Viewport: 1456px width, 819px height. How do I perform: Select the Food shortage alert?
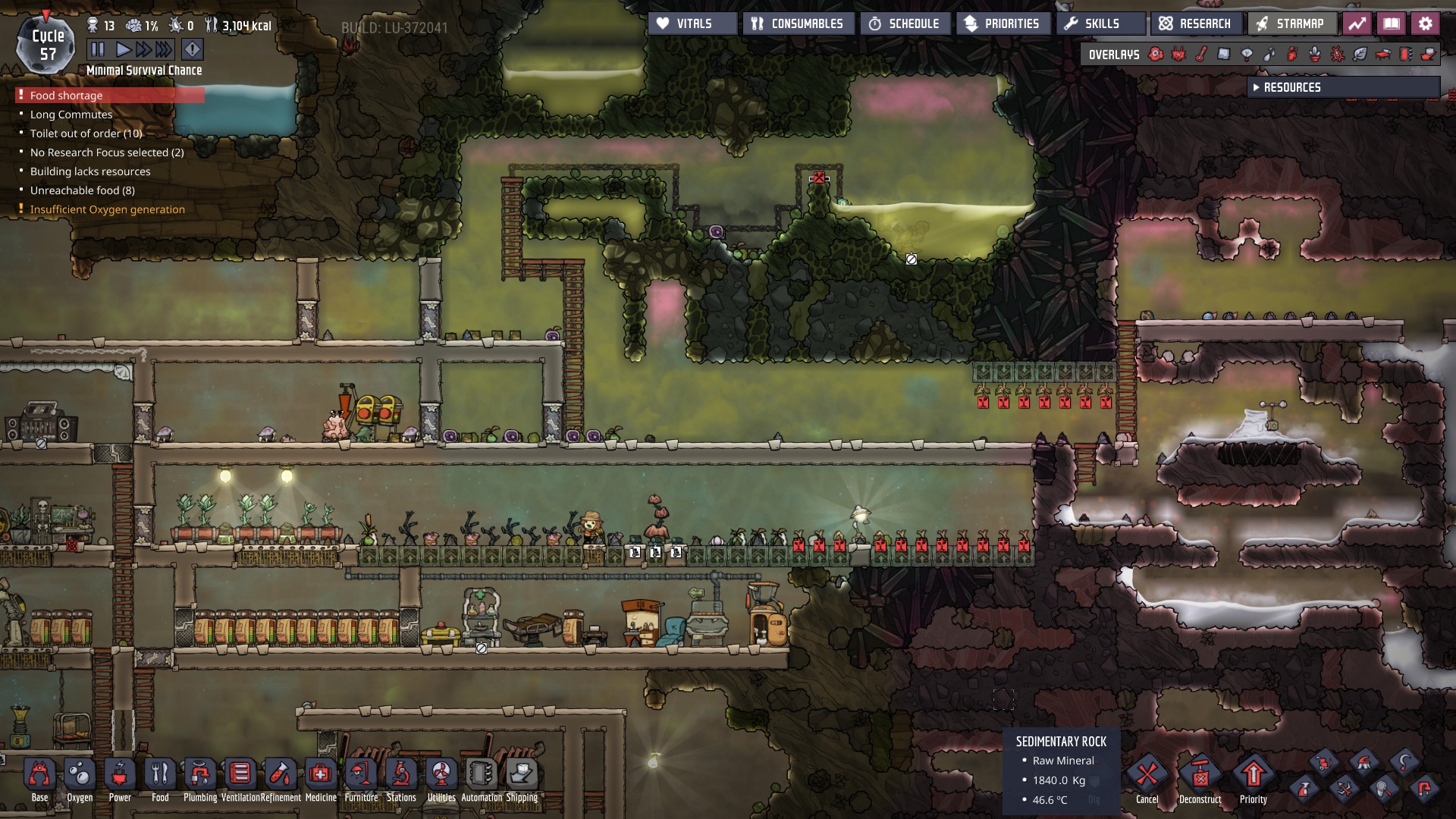coord(67,96)
